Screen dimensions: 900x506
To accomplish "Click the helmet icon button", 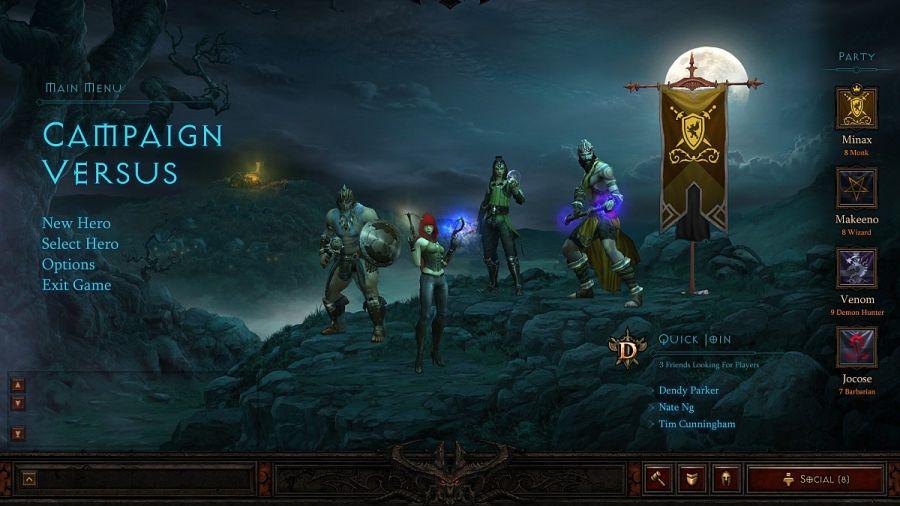I will pos(726,479).
